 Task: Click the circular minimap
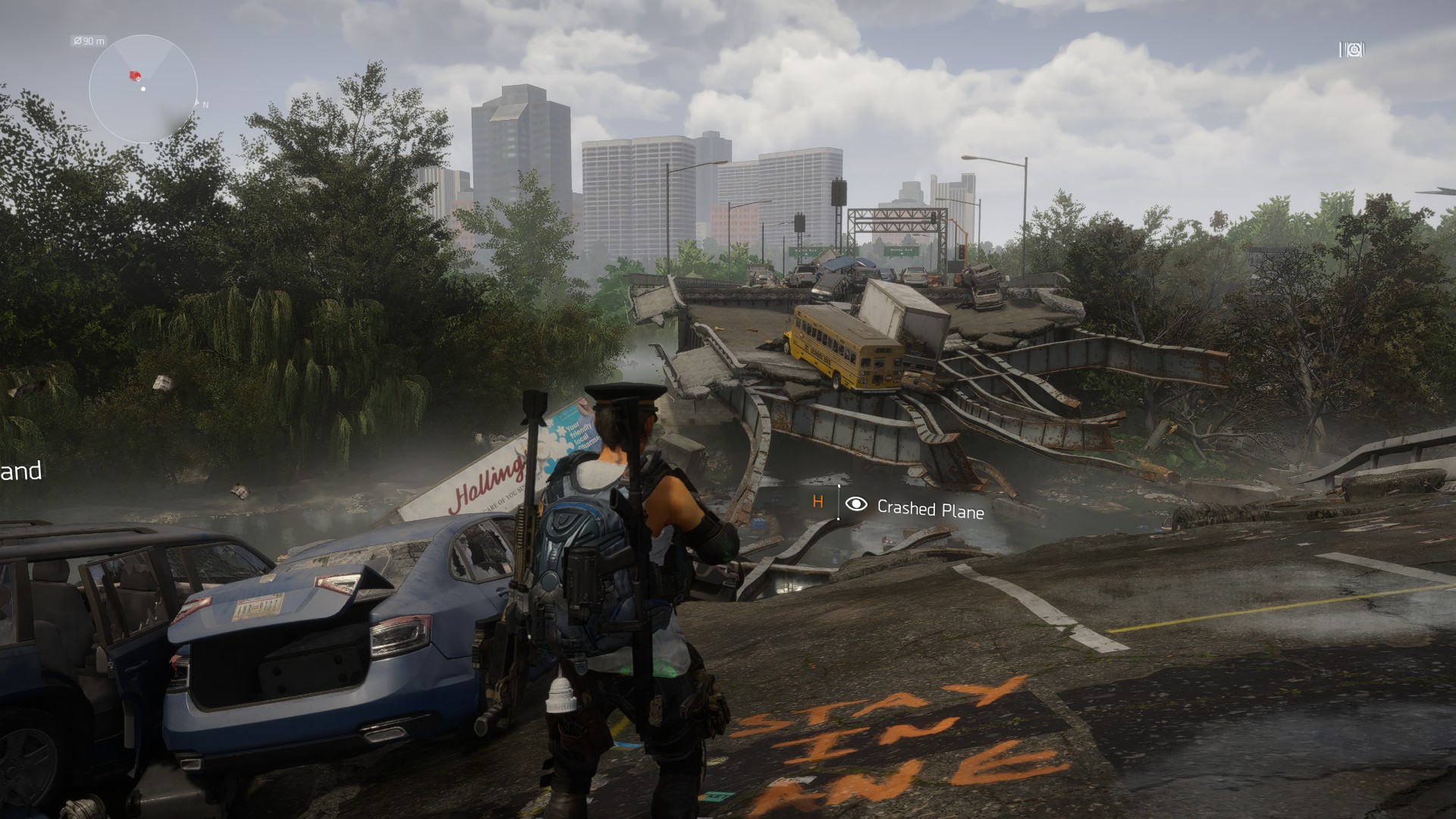pyautogui.click(x=143, y=89)
